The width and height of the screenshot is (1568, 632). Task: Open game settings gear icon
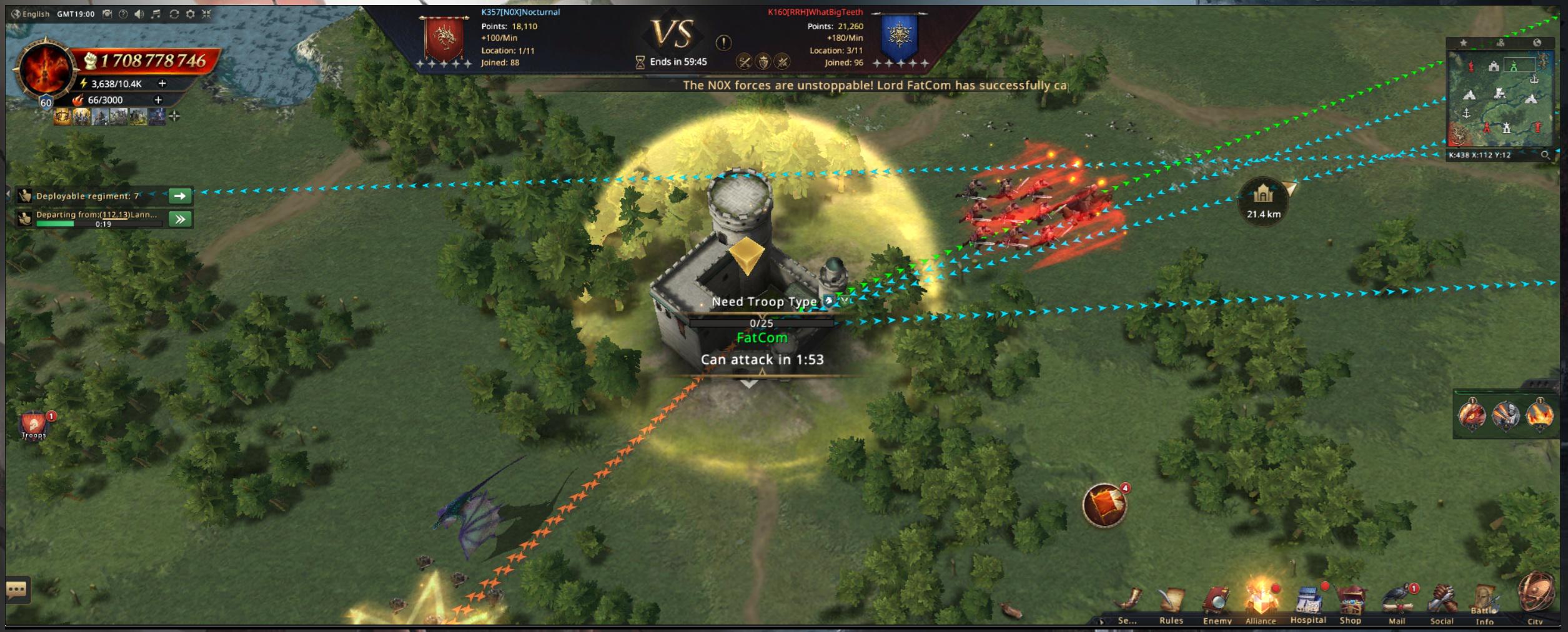click(x=191, y=14)
